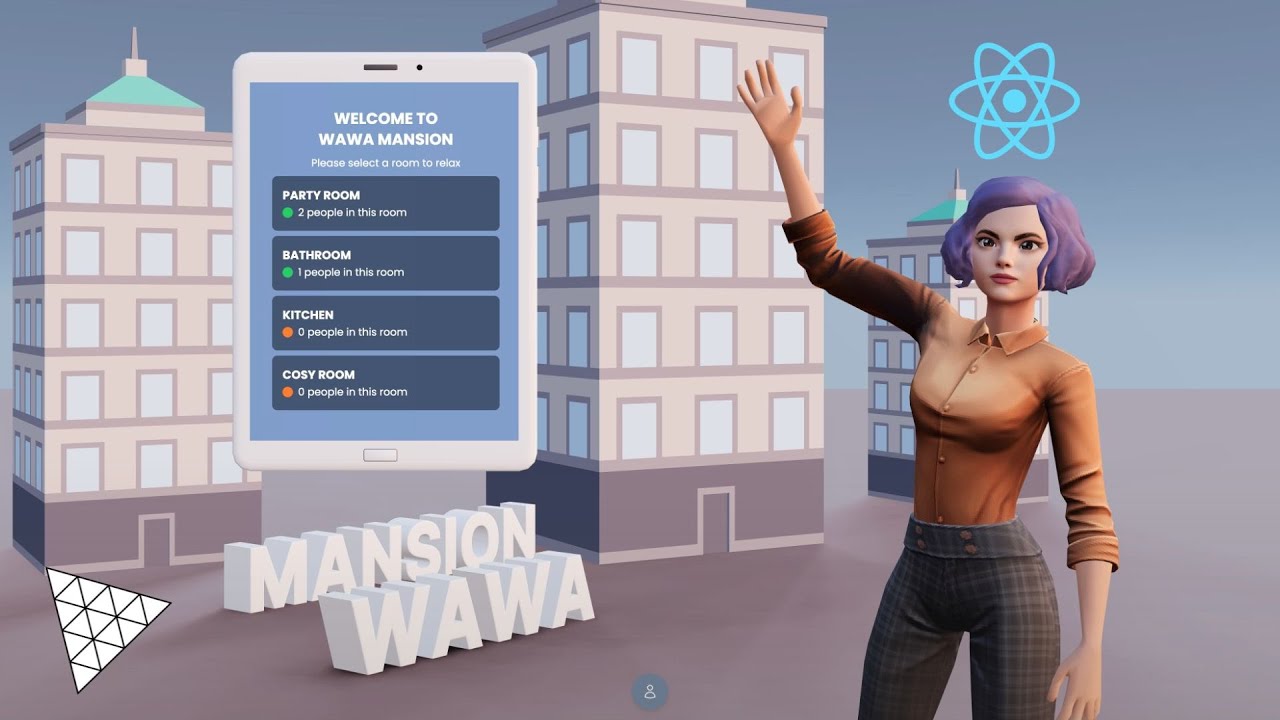
Task: Click the orange status dot for Kitchen
Action: click(286, 332)
